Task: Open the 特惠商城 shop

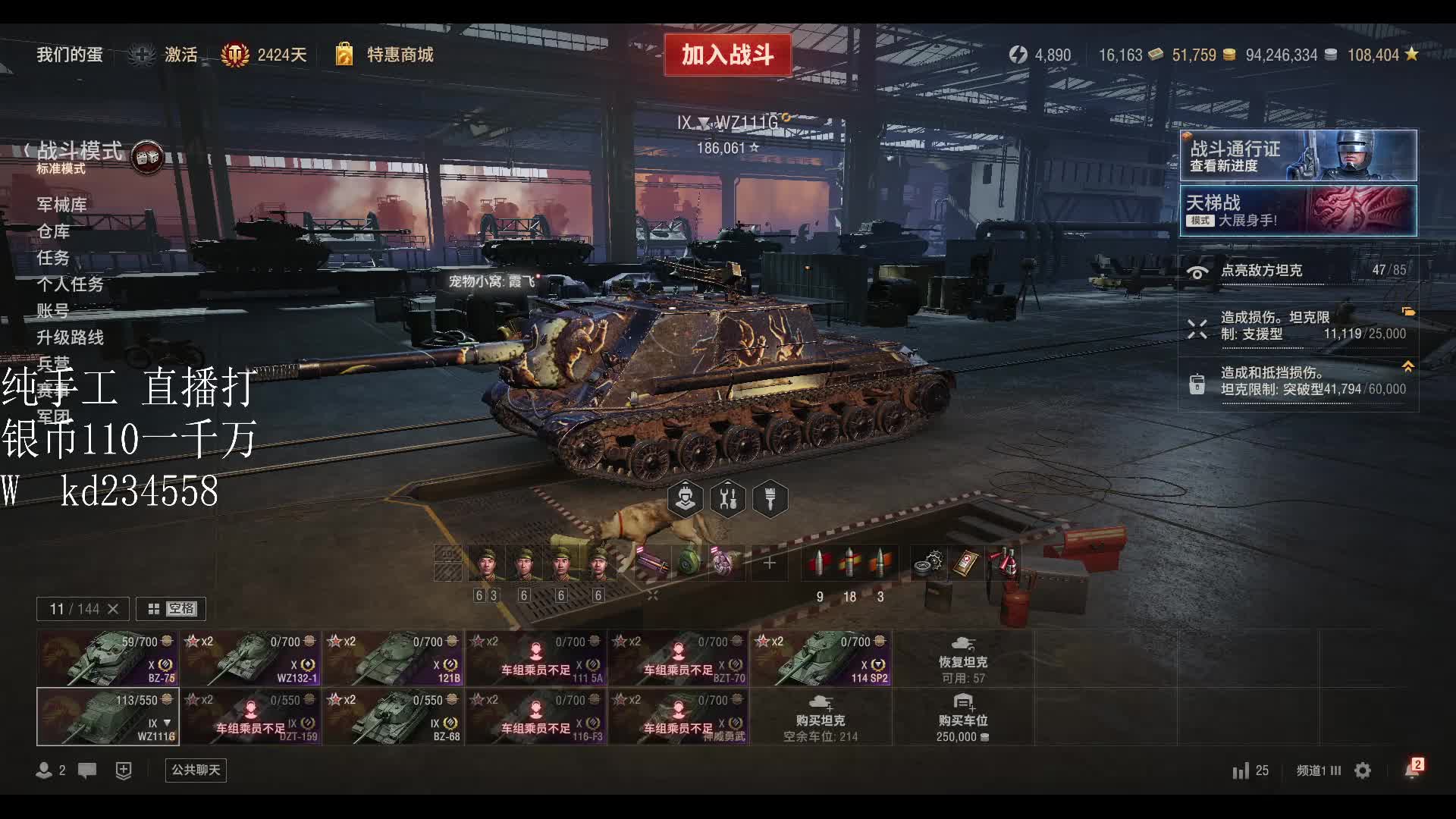Action: pos(400,55)
